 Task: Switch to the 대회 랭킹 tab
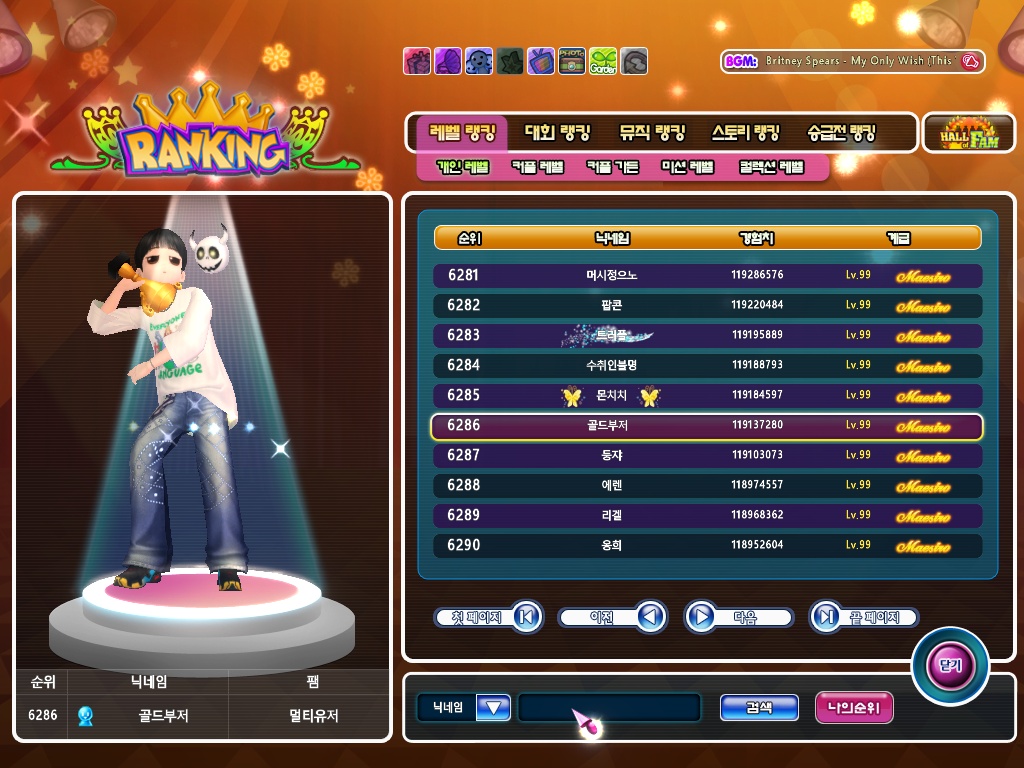(x=558, y=133)
